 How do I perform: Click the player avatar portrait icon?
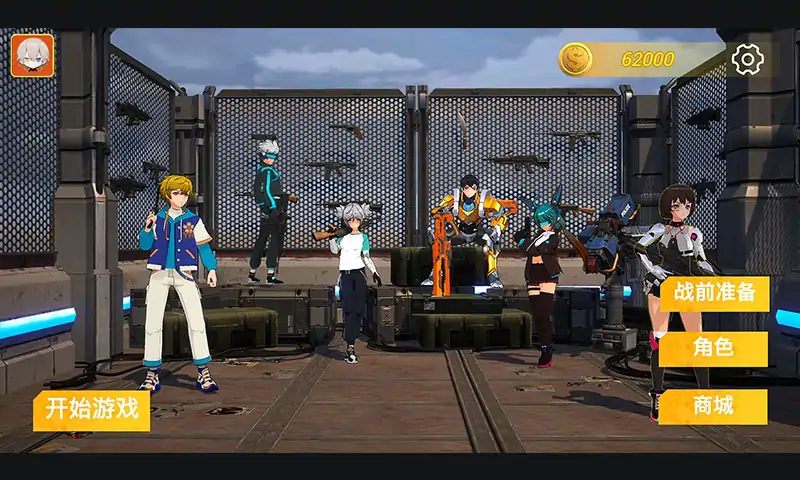click(33, 56)
